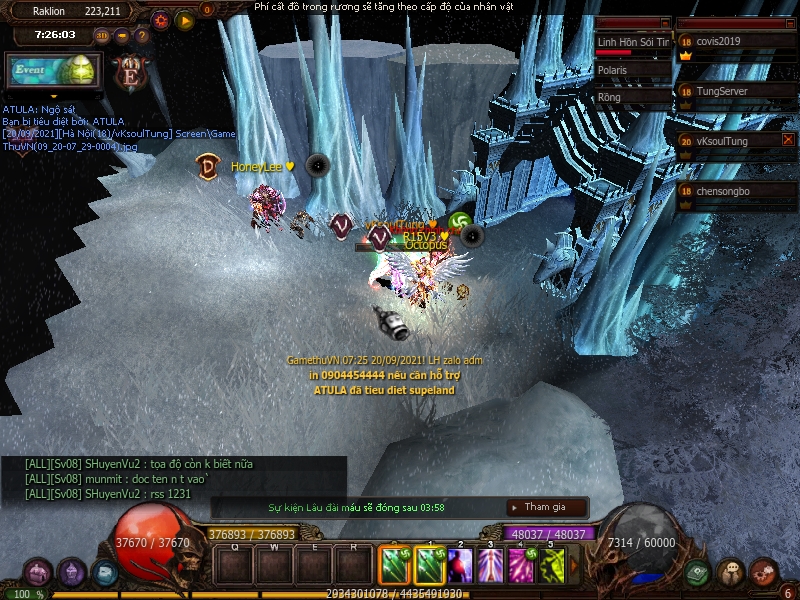The image size is (800, 600).
Task: Click the orange play arrow button
Action: pyautogui.click(x=185, y=20)
